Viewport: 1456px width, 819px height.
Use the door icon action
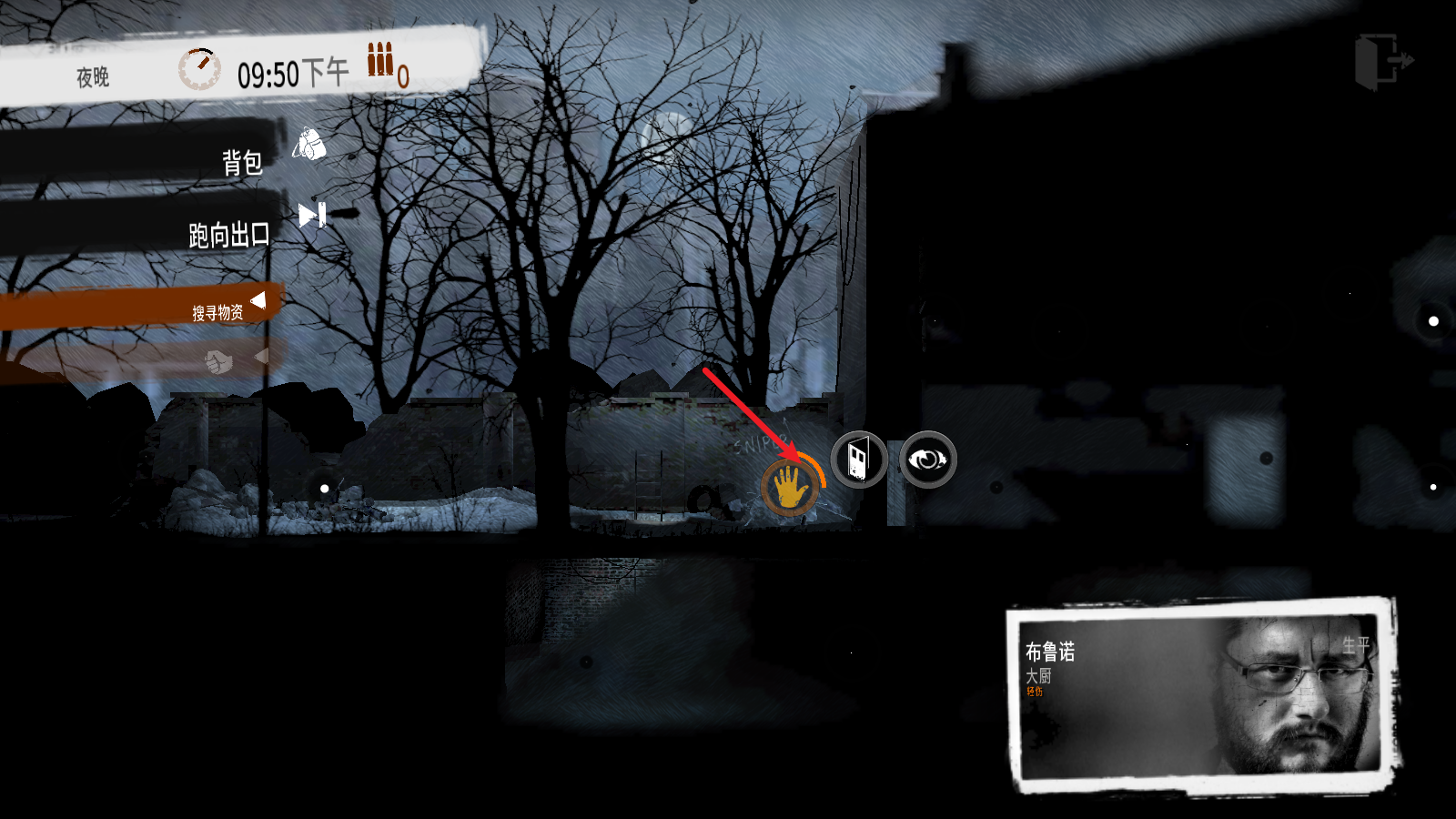tap(858, 459)
